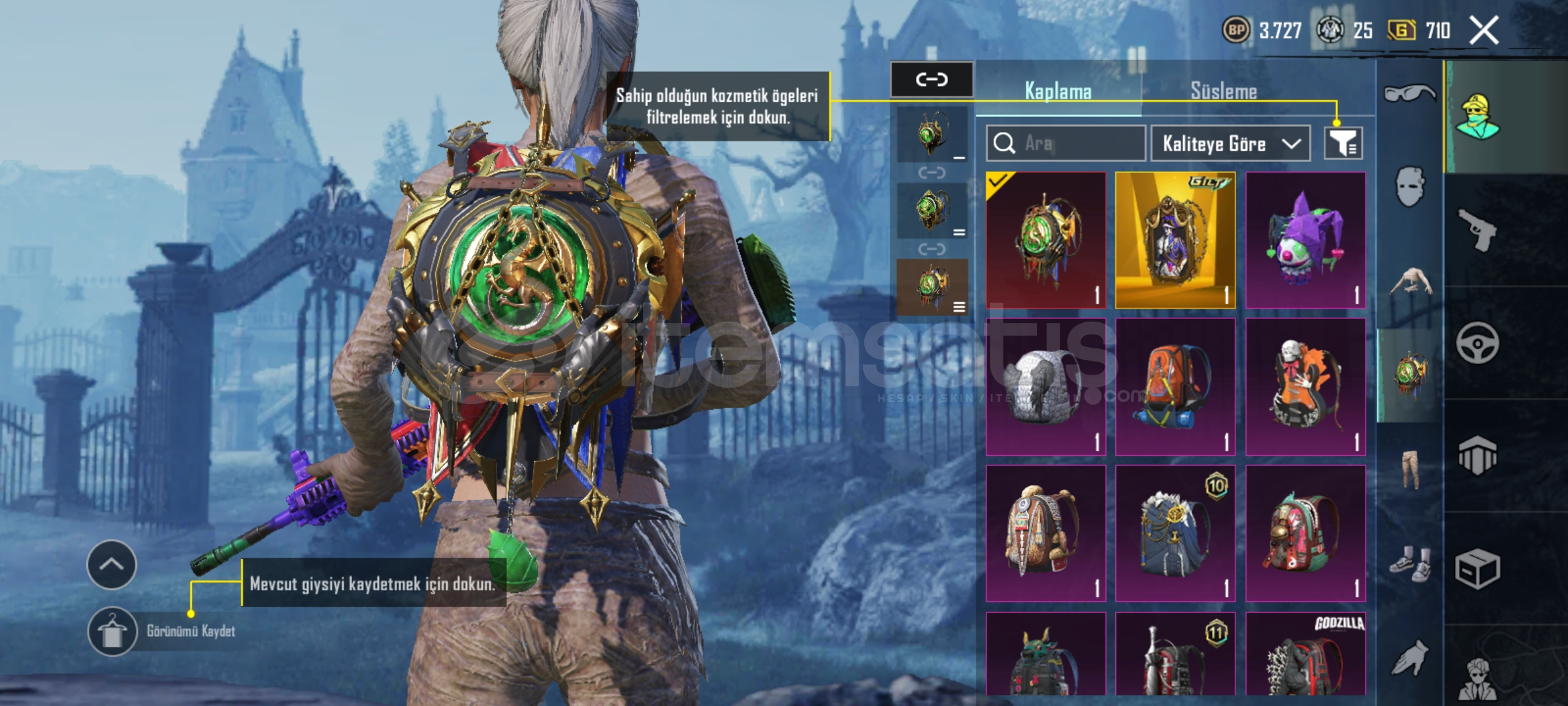Toggle the owned cosmetics filter funnel
The height and width of the screenshot is (706, 1568).
pos(1343,143)
